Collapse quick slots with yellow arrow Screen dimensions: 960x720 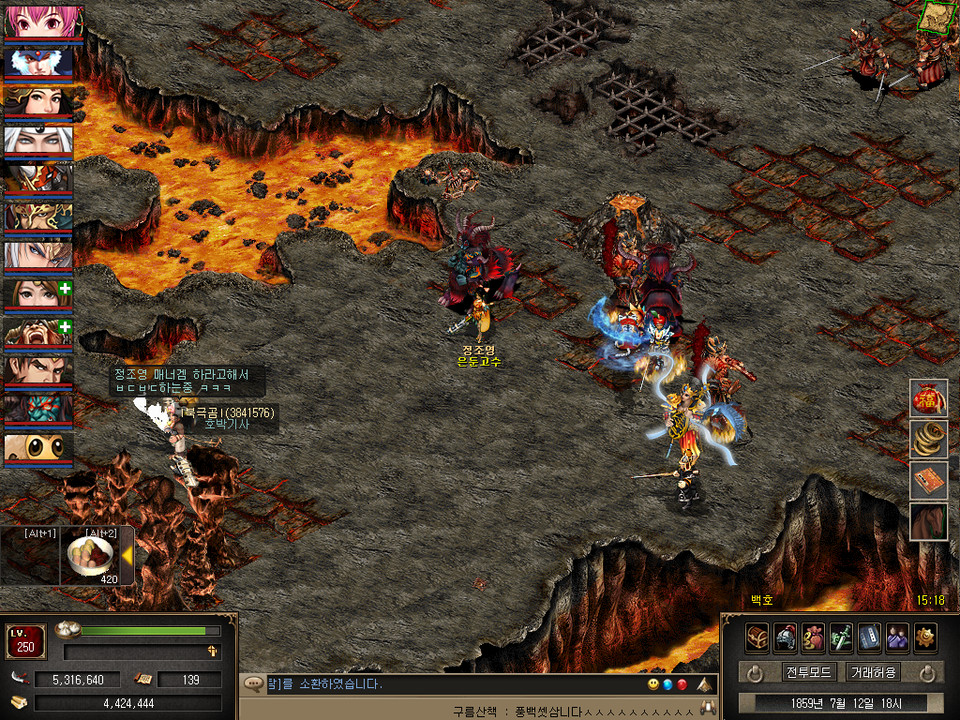pyautogui.click(x=127, y=556)
